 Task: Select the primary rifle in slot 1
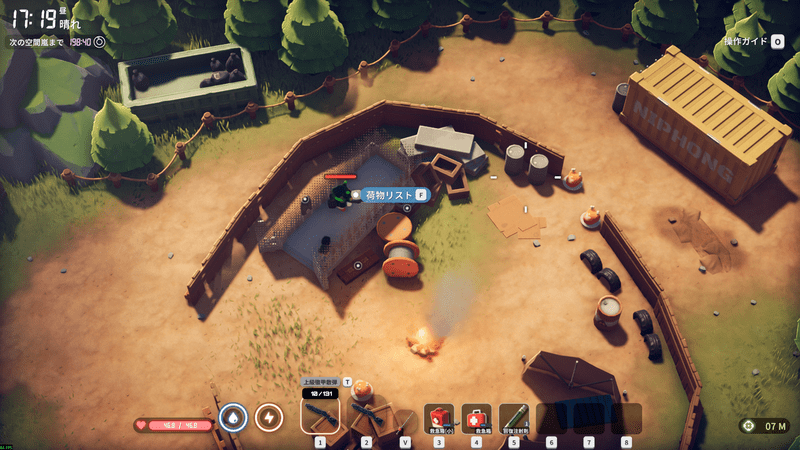coord(320,414)
